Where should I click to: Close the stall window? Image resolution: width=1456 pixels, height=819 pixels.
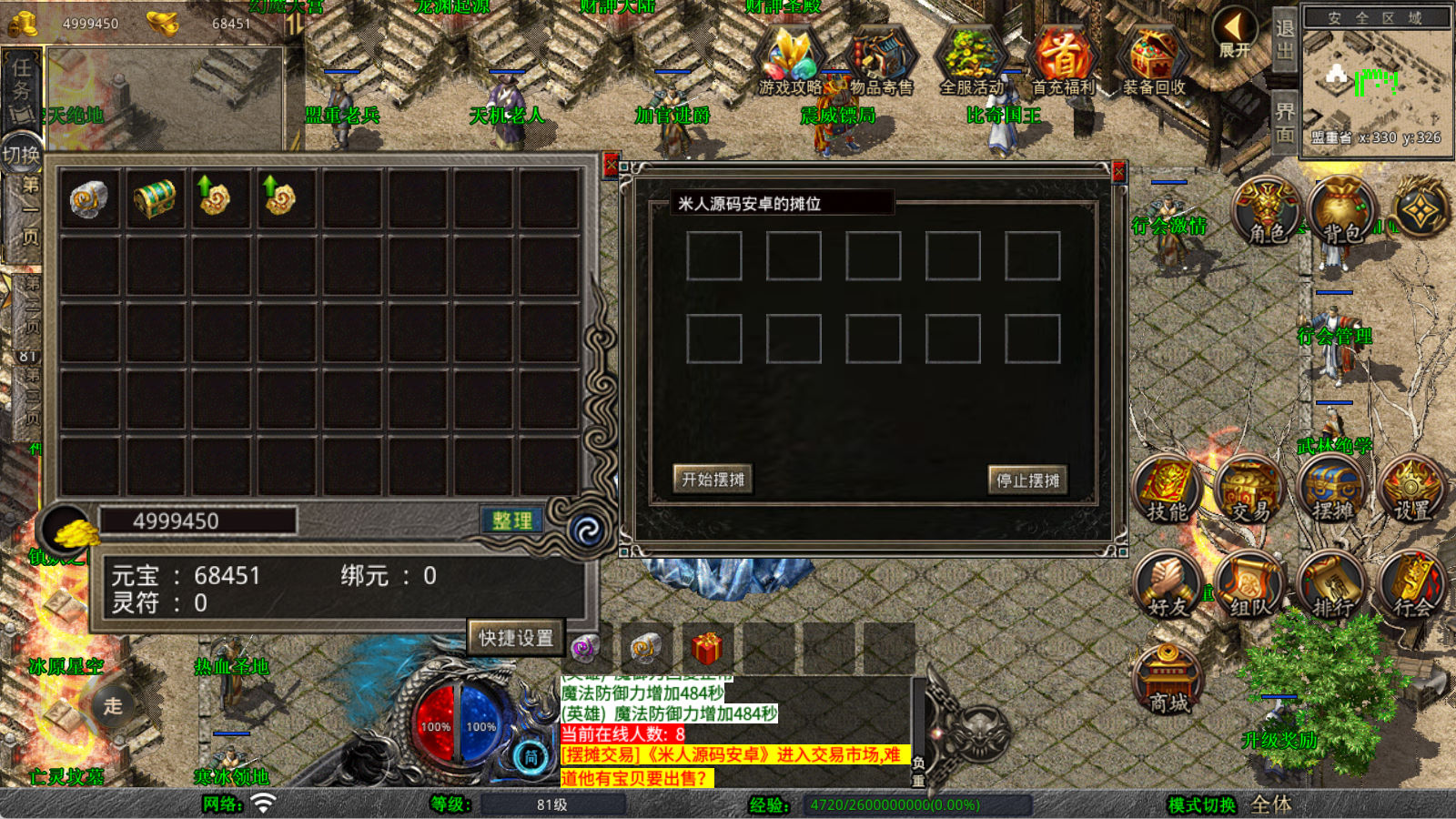click(1119, 171)
